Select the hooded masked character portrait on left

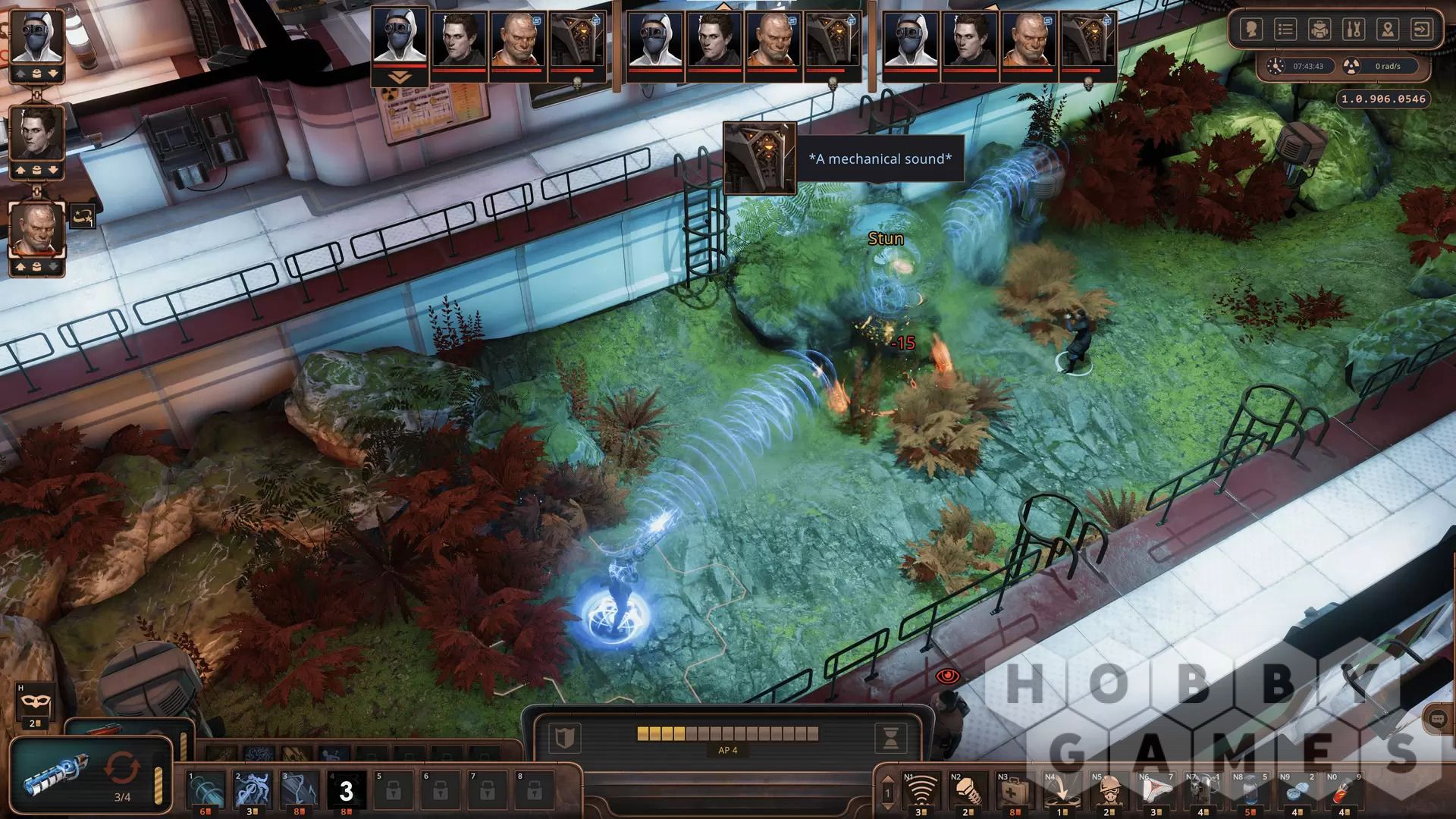point(36,38)
